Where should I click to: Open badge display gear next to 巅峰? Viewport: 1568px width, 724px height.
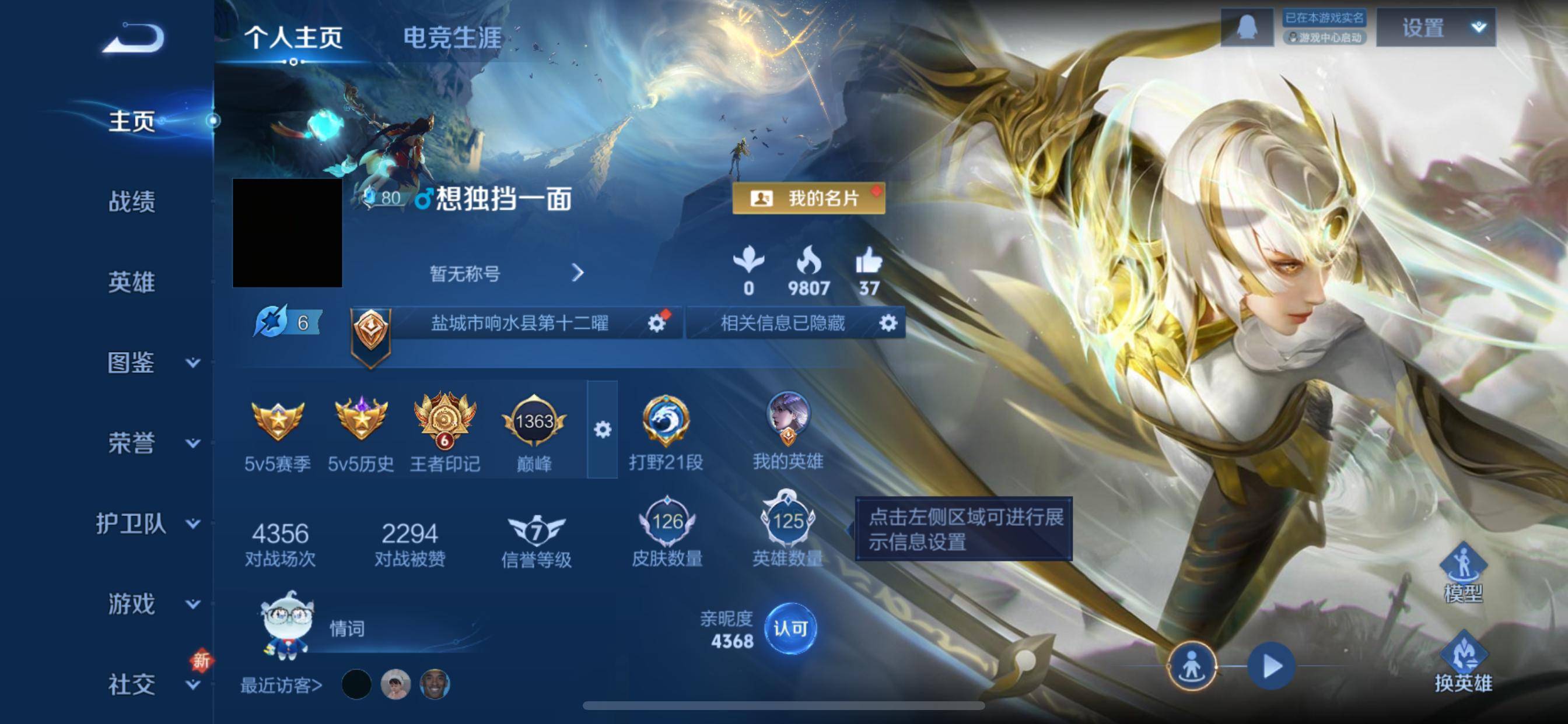603,430
